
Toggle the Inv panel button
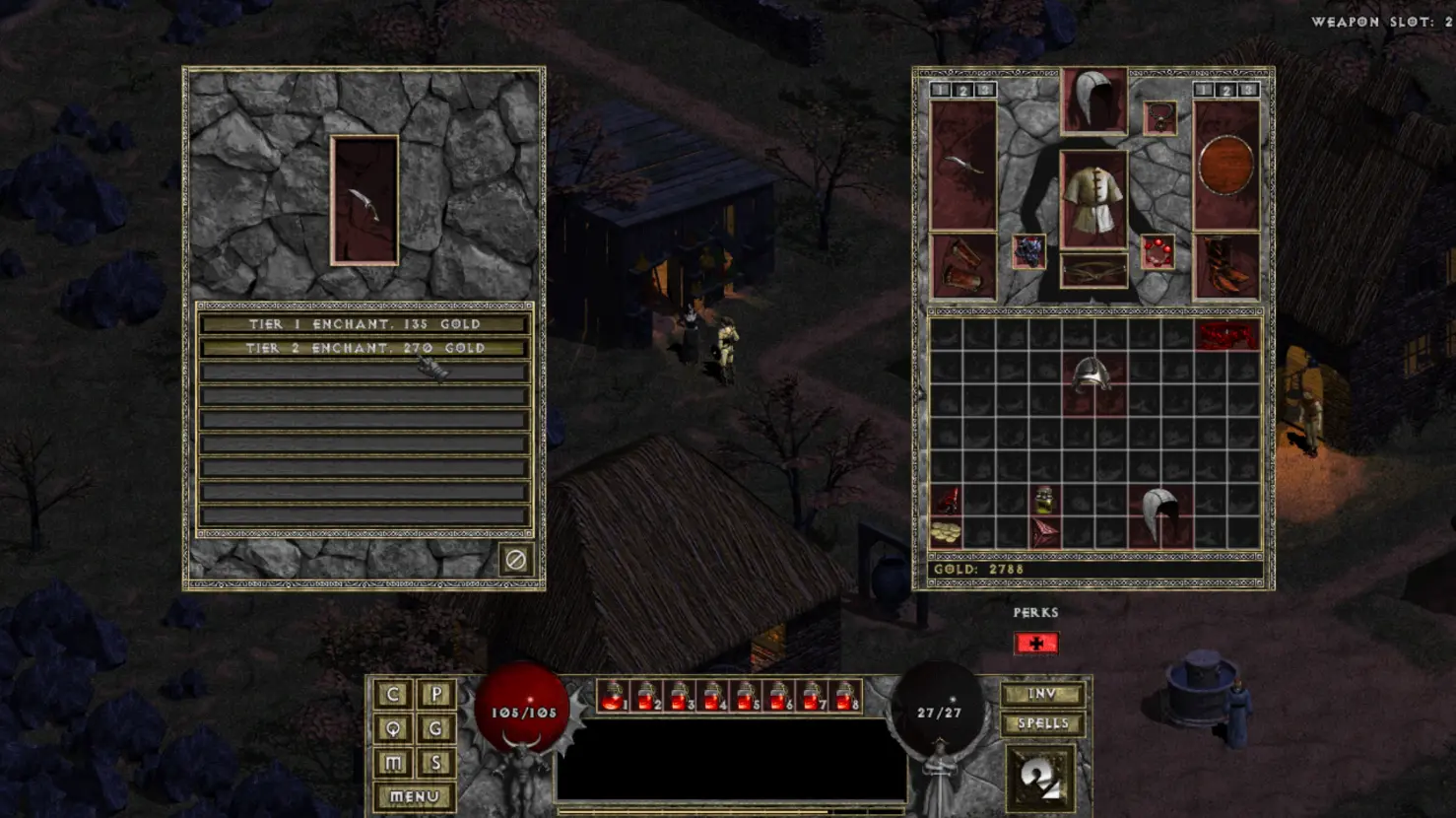coord(1042,695)
